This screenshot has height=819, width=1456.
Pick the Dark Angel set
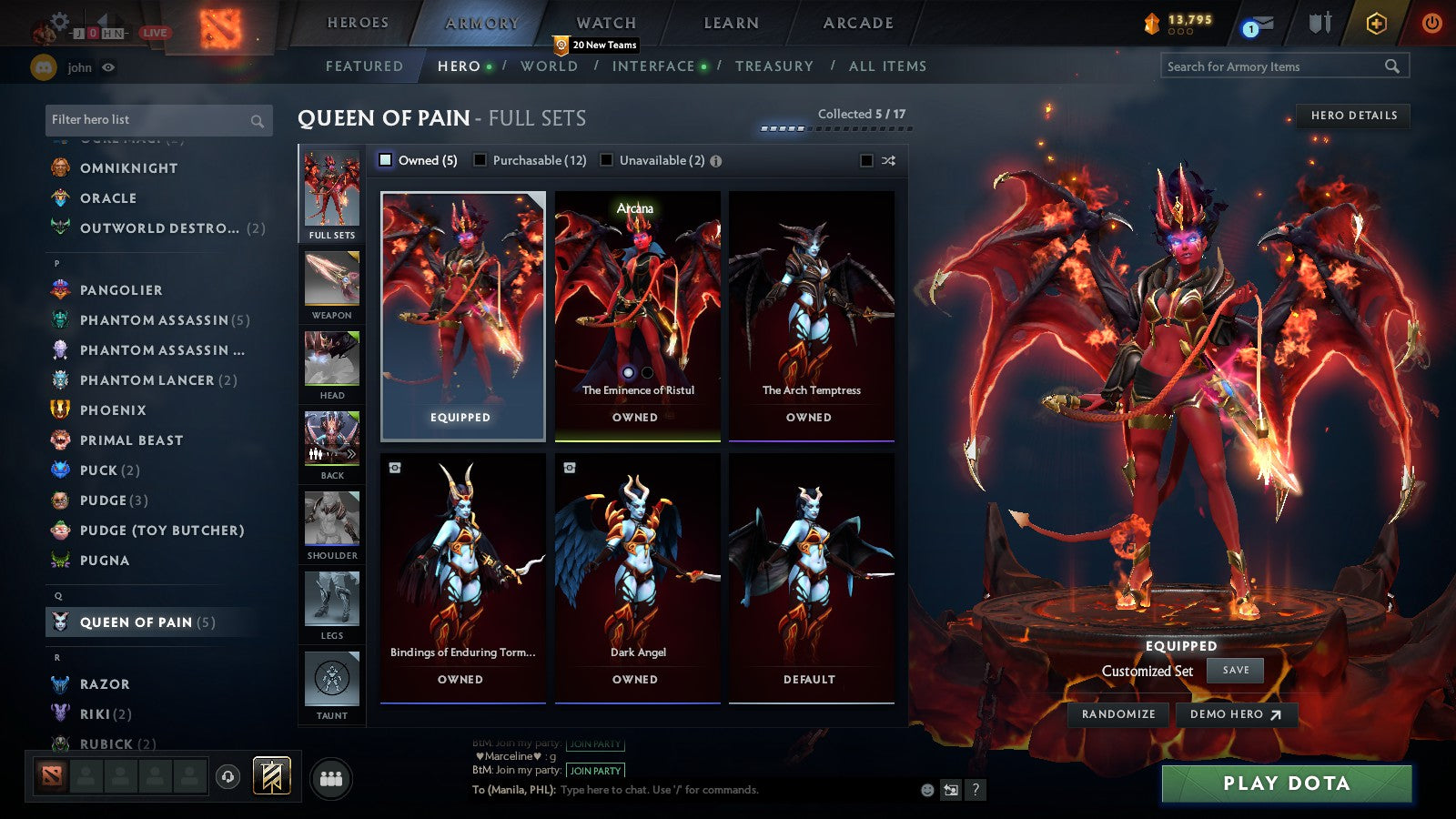click(x=637, y=577)
